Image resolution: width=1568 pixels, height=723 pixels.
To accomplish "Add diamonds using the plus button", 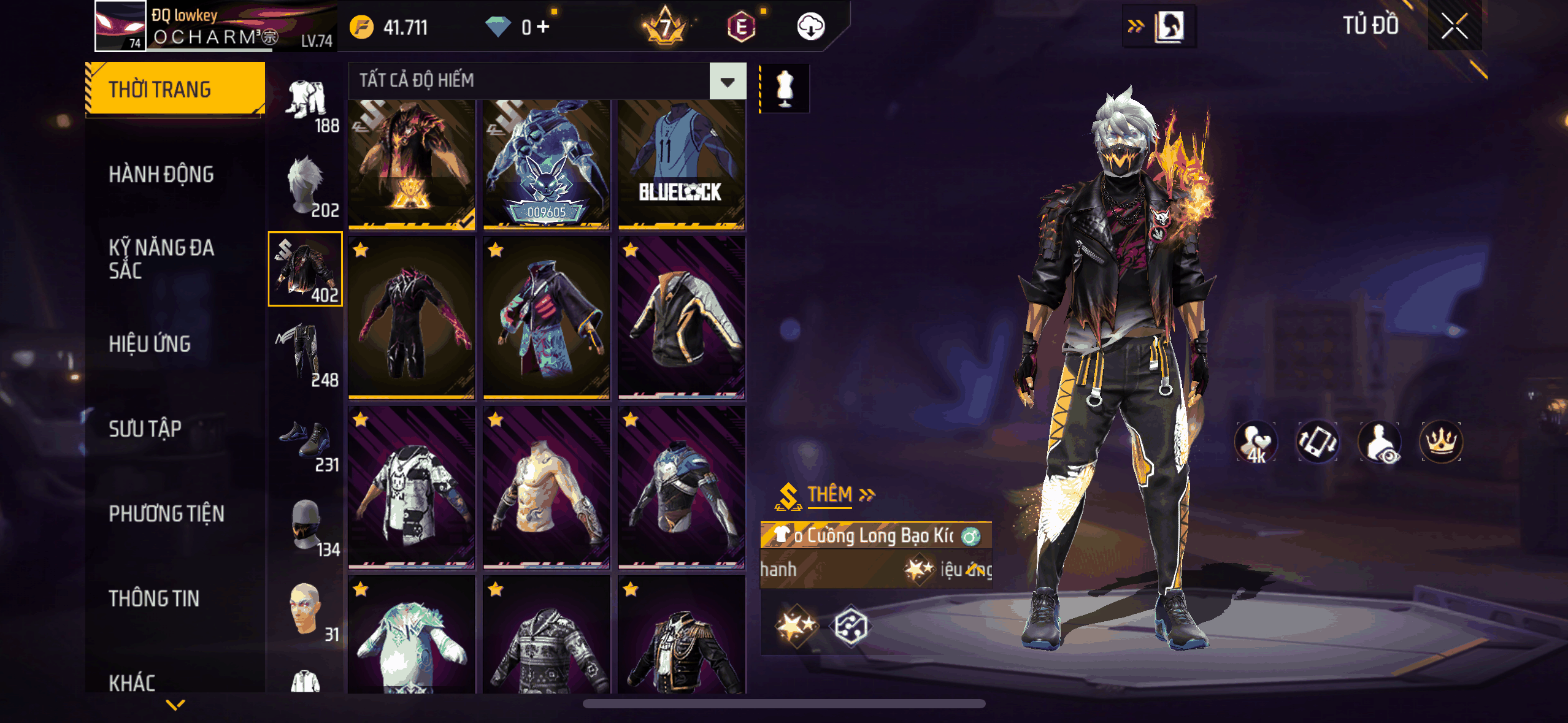I will pos(543,27).
